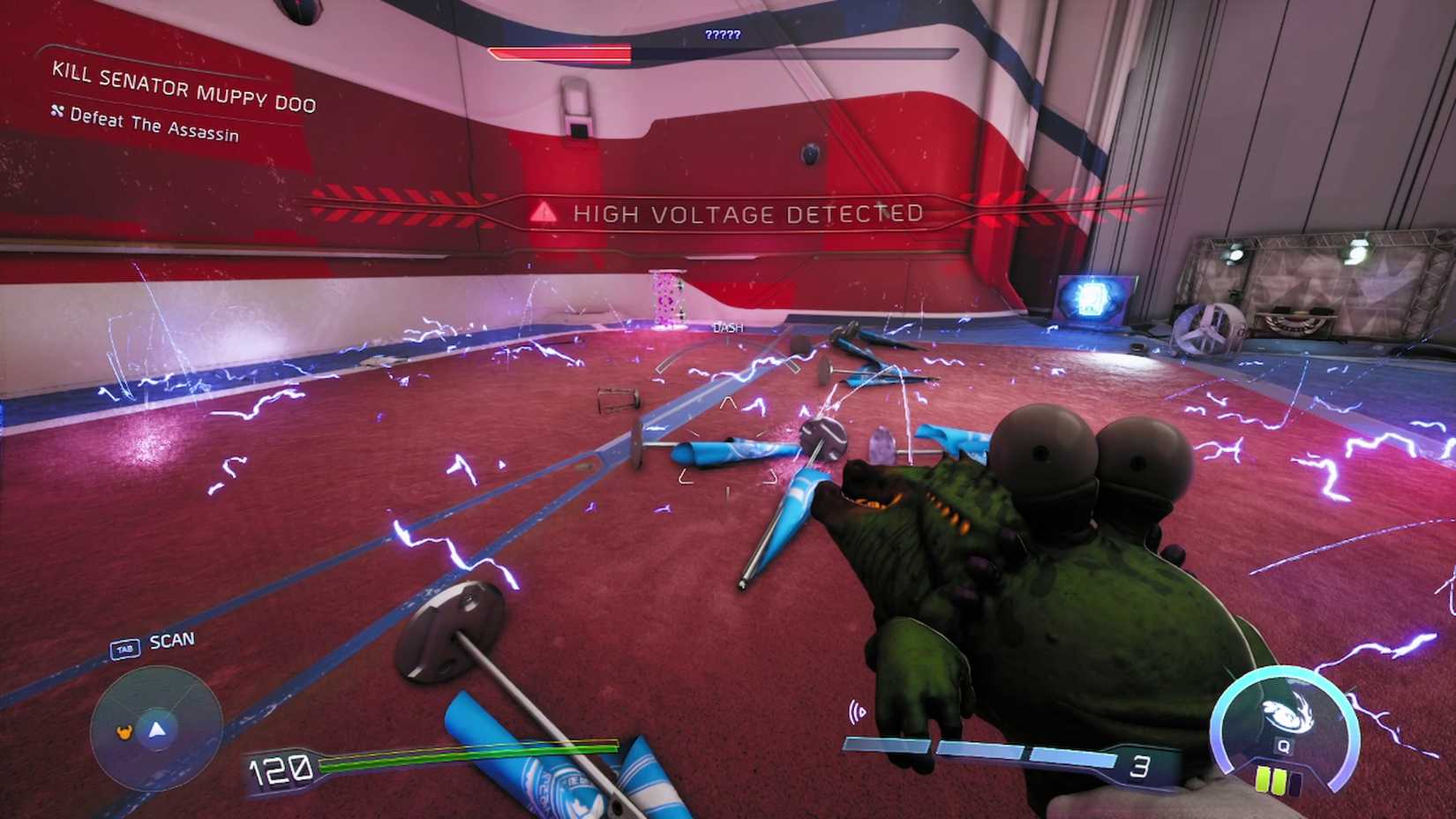Toggle the dimmed third charge pip in the gadget wheel
1456x819 pixels.
pyautogui.click(x=1296, y=782)
